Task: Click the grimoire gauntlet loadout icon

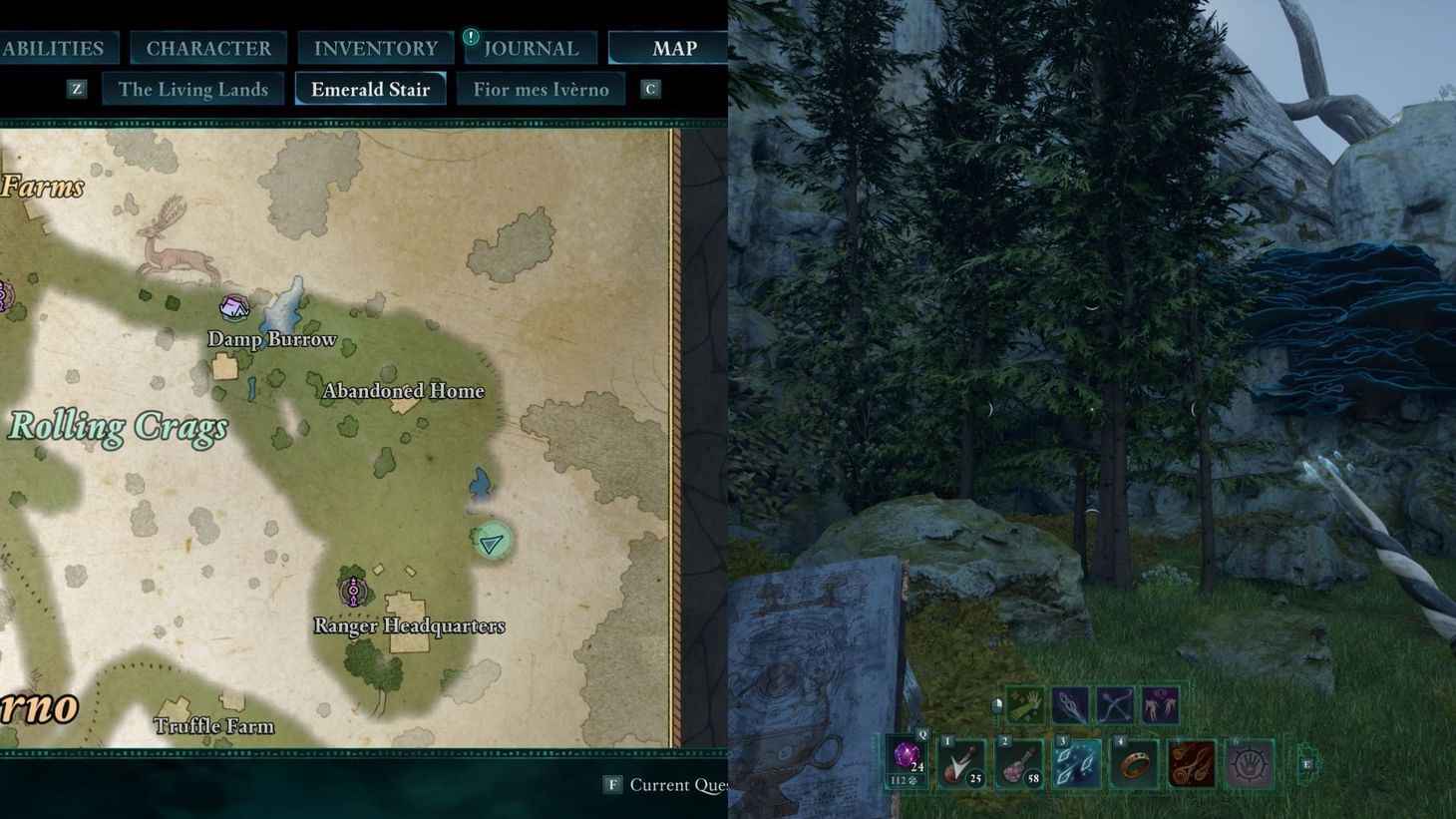Action: pos(1024,705)
